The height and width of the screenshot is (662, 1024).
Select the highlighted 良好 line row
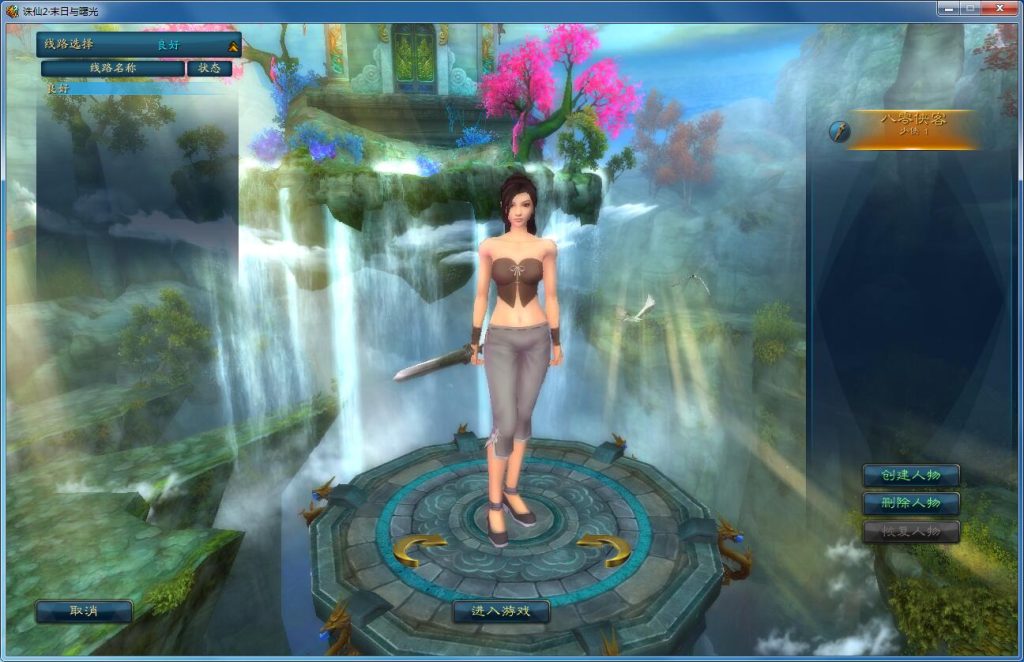click(138, 88)
